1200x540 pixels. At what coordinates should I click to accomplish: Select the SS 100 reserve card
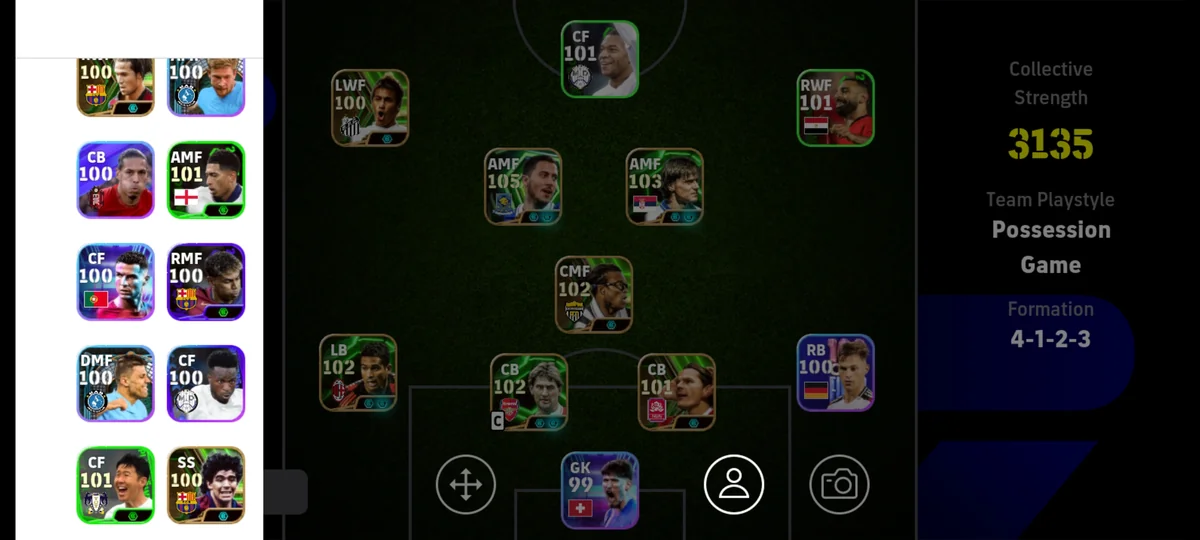(206, 485)
